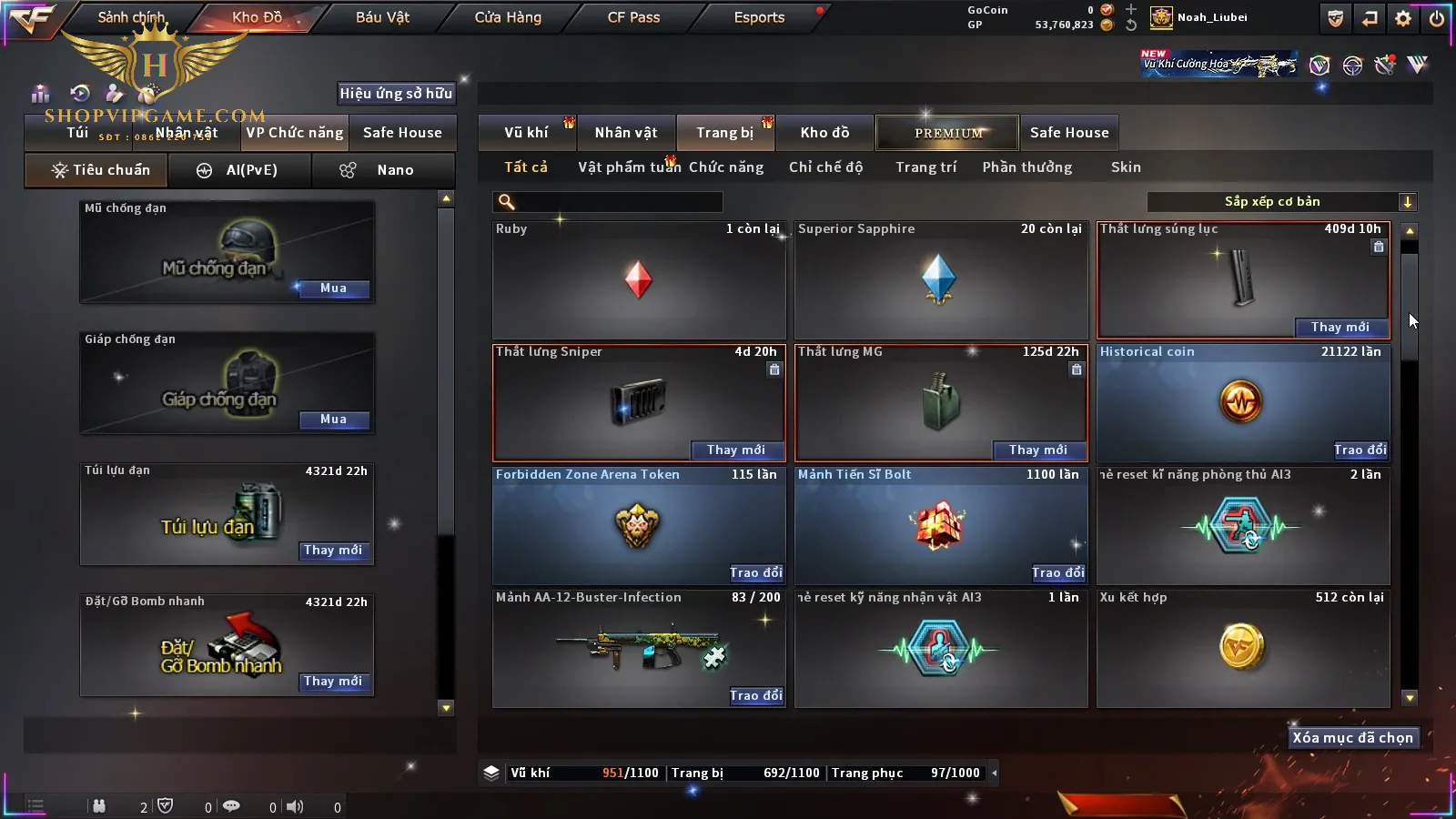Renew the Túi lựu đạn item
The height and width of the screenshot is (819, 1456).
333,551
